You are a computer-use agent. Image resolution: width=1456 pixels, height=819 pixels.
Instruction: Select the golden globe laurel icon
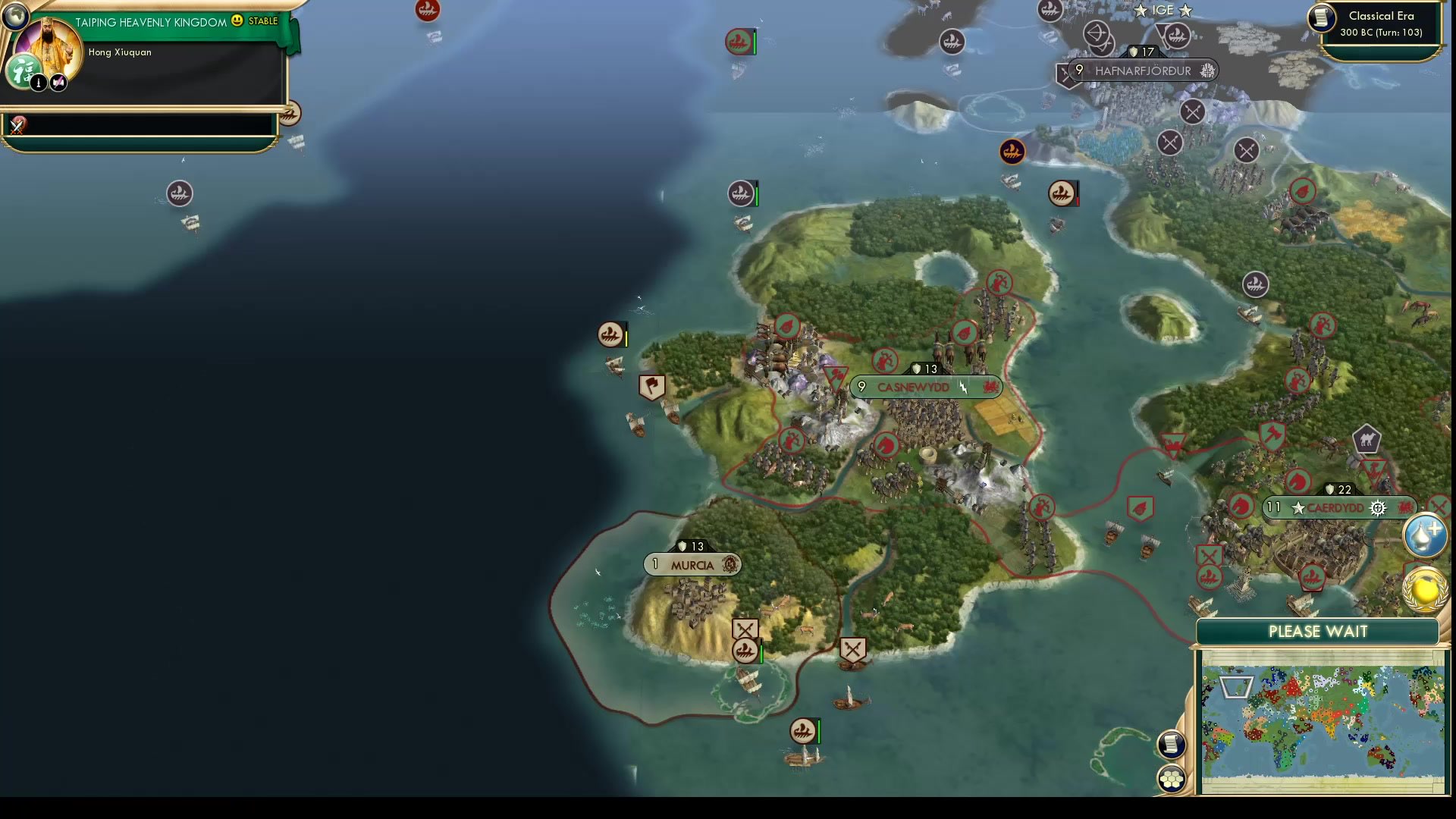point(1425,590)
